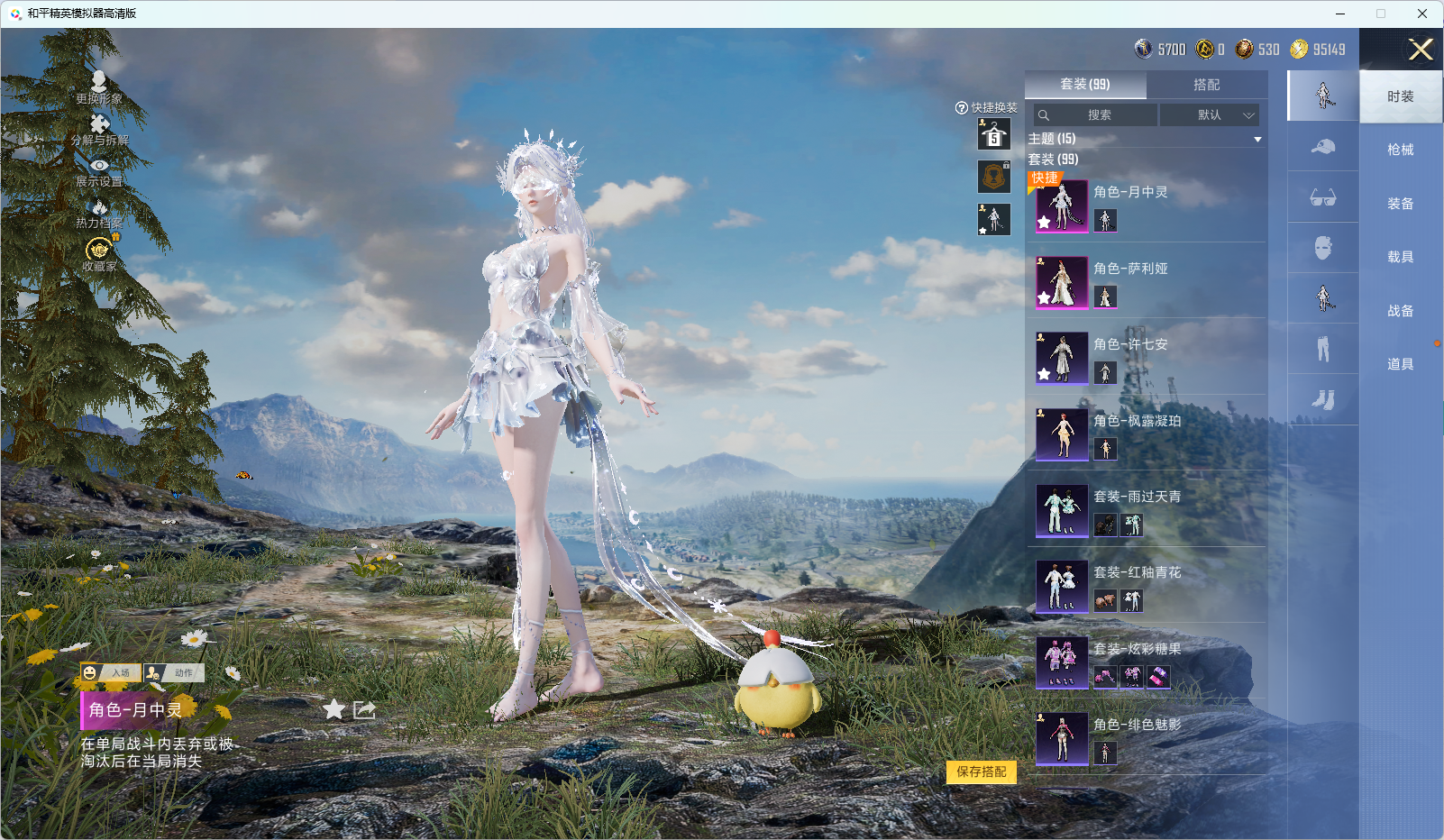Open the 收藏家 collector page
The height and width of the screenshot is (840, 1444).
tap(99, 254)
